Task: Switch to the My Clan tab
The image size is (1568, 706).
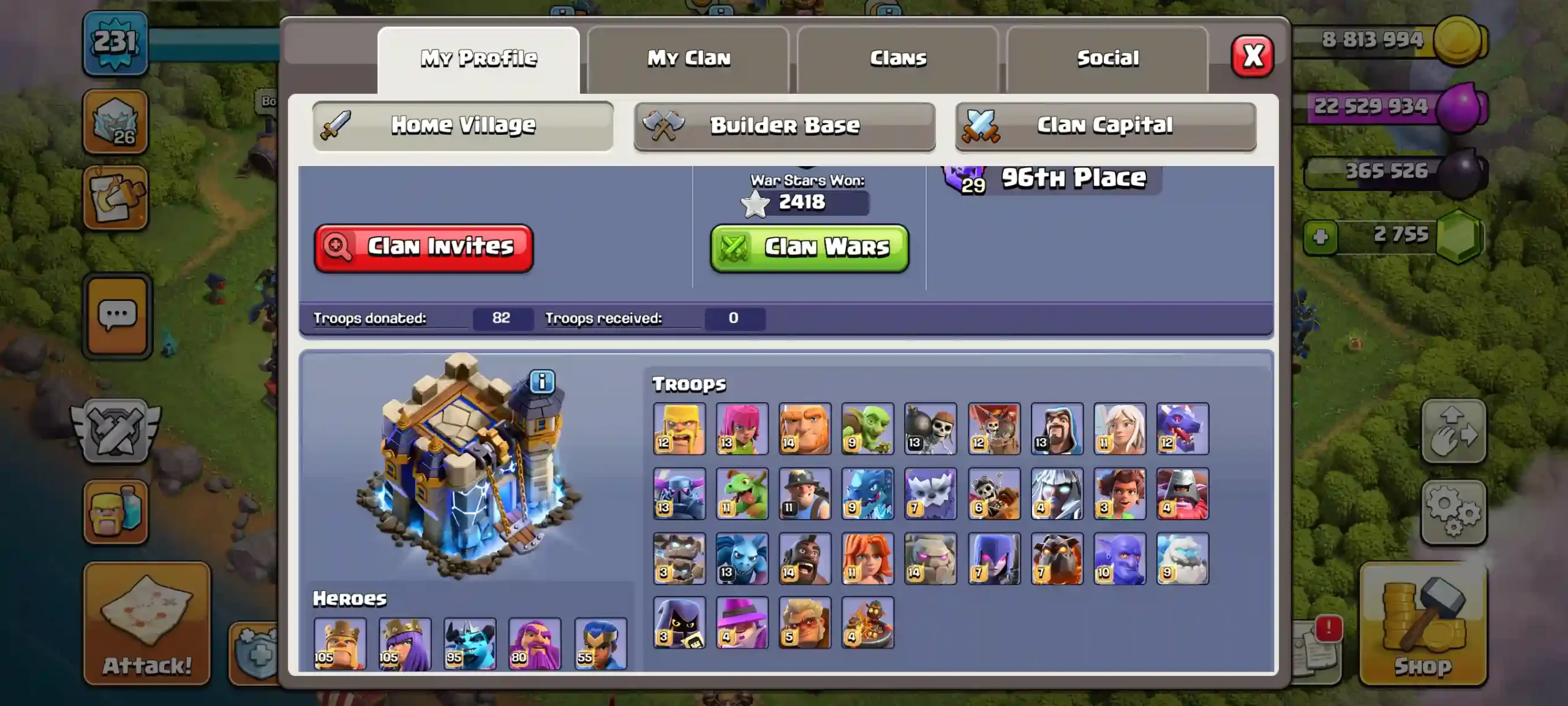Action: [688, 59]
